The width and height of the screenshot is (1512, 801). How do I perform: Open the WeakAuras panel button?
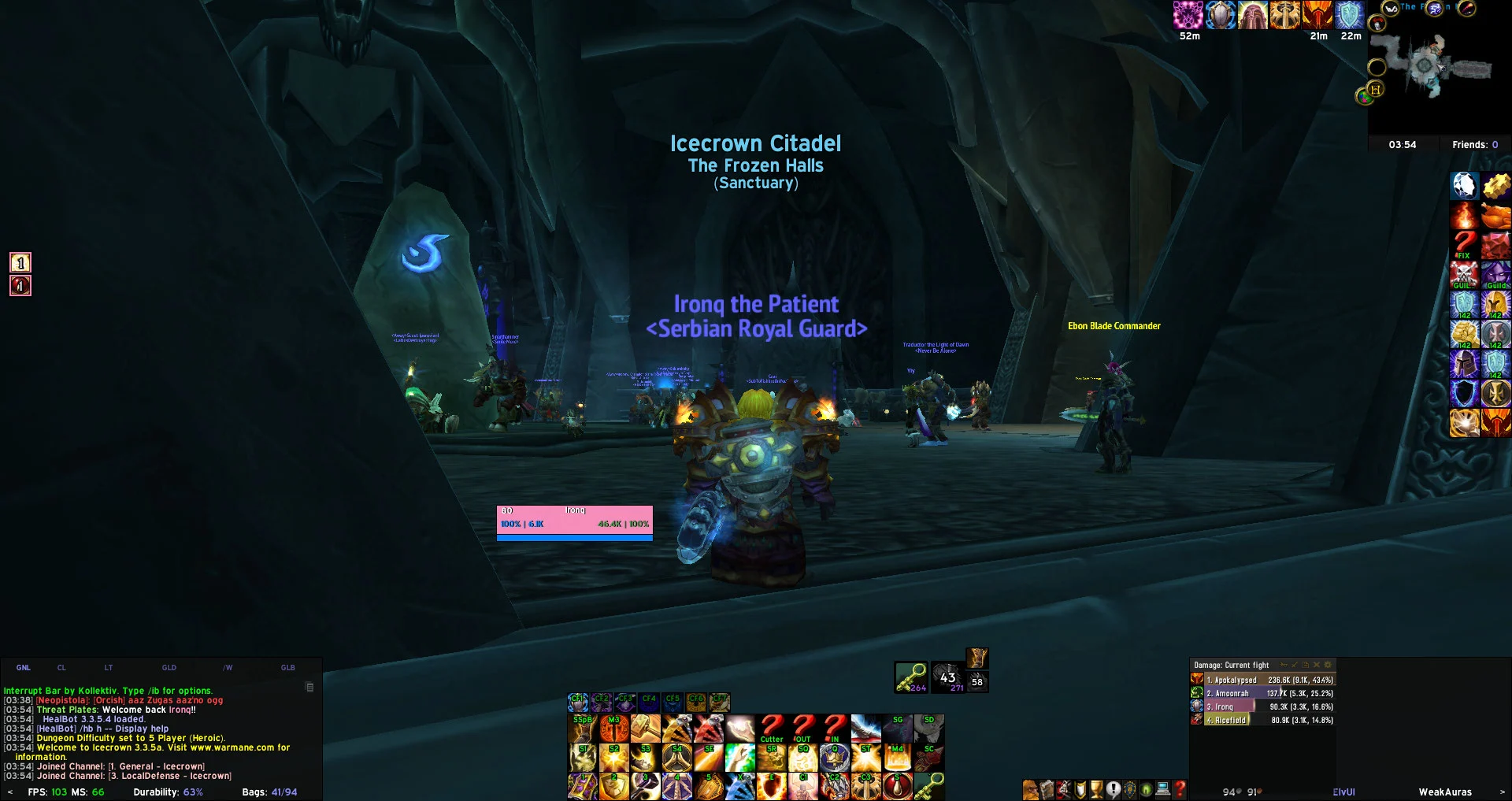click(x=1445, y=792)
